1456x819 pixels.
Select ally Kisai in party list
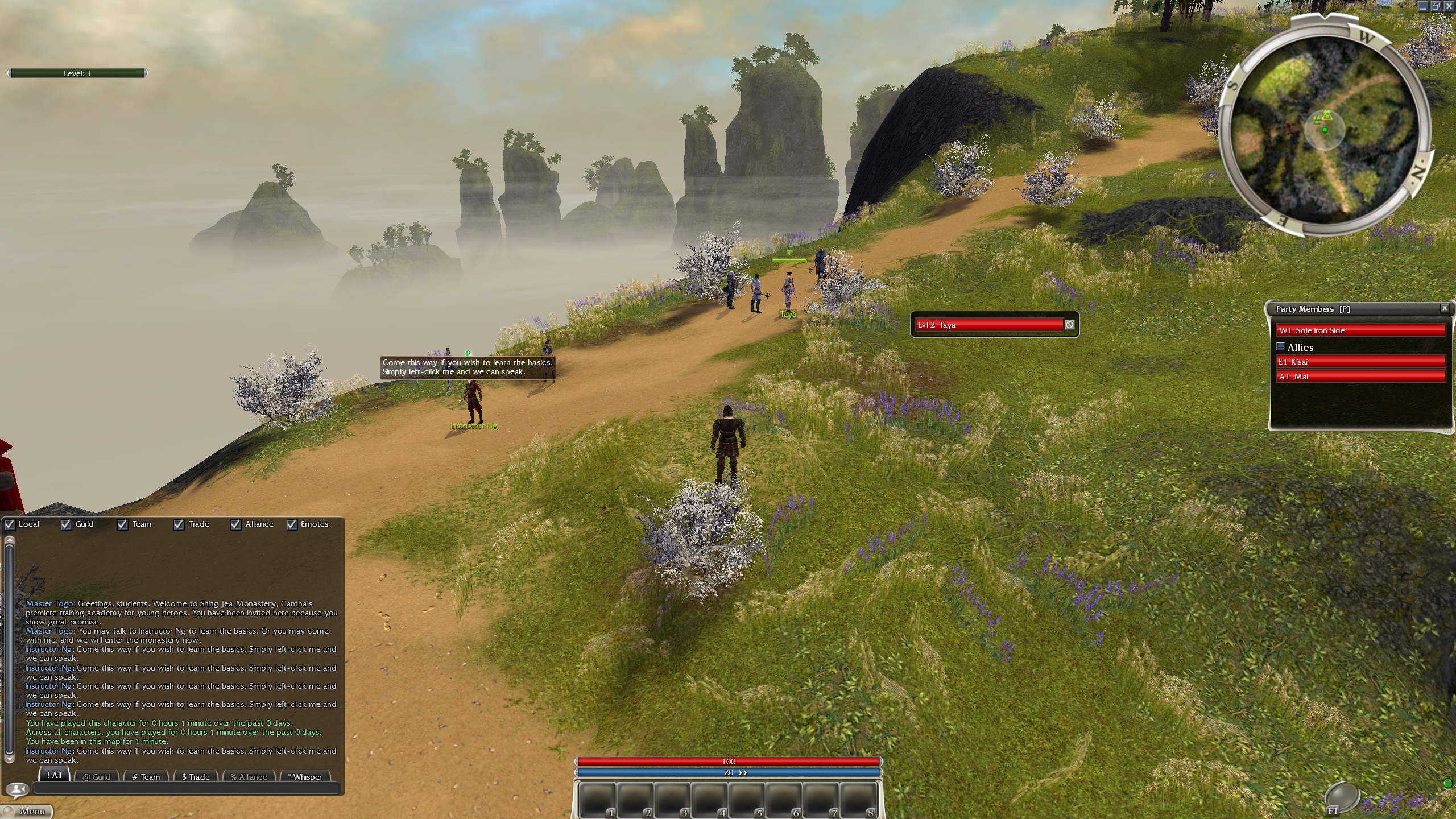[1360, 362]
